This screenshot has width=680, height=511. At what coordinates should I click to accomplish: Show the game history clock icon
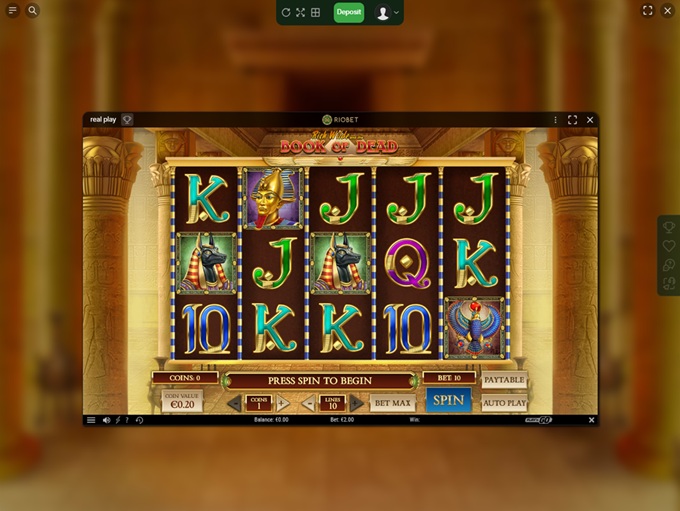point(139,420)
